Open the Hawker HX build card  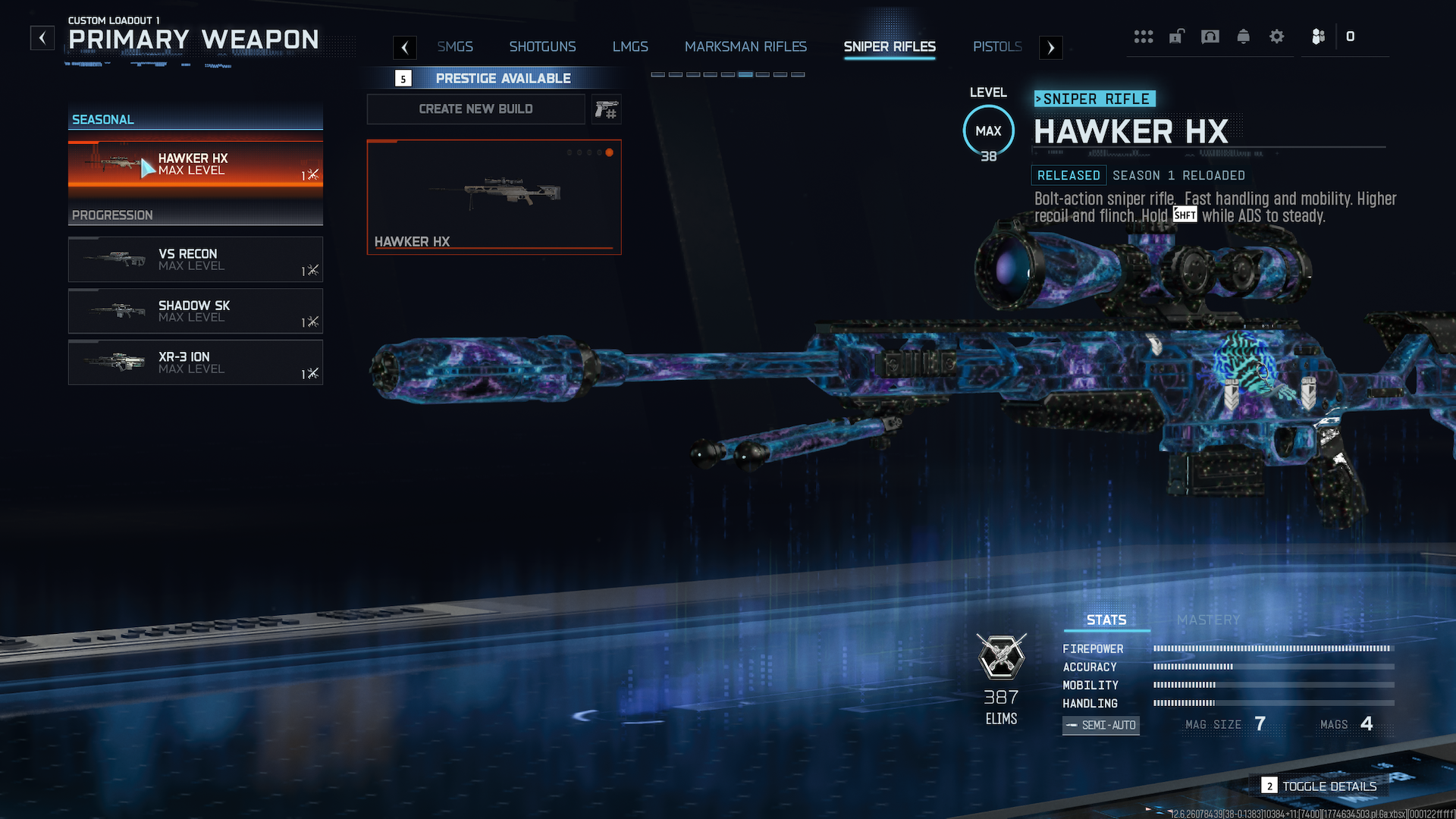coord(494,196)
